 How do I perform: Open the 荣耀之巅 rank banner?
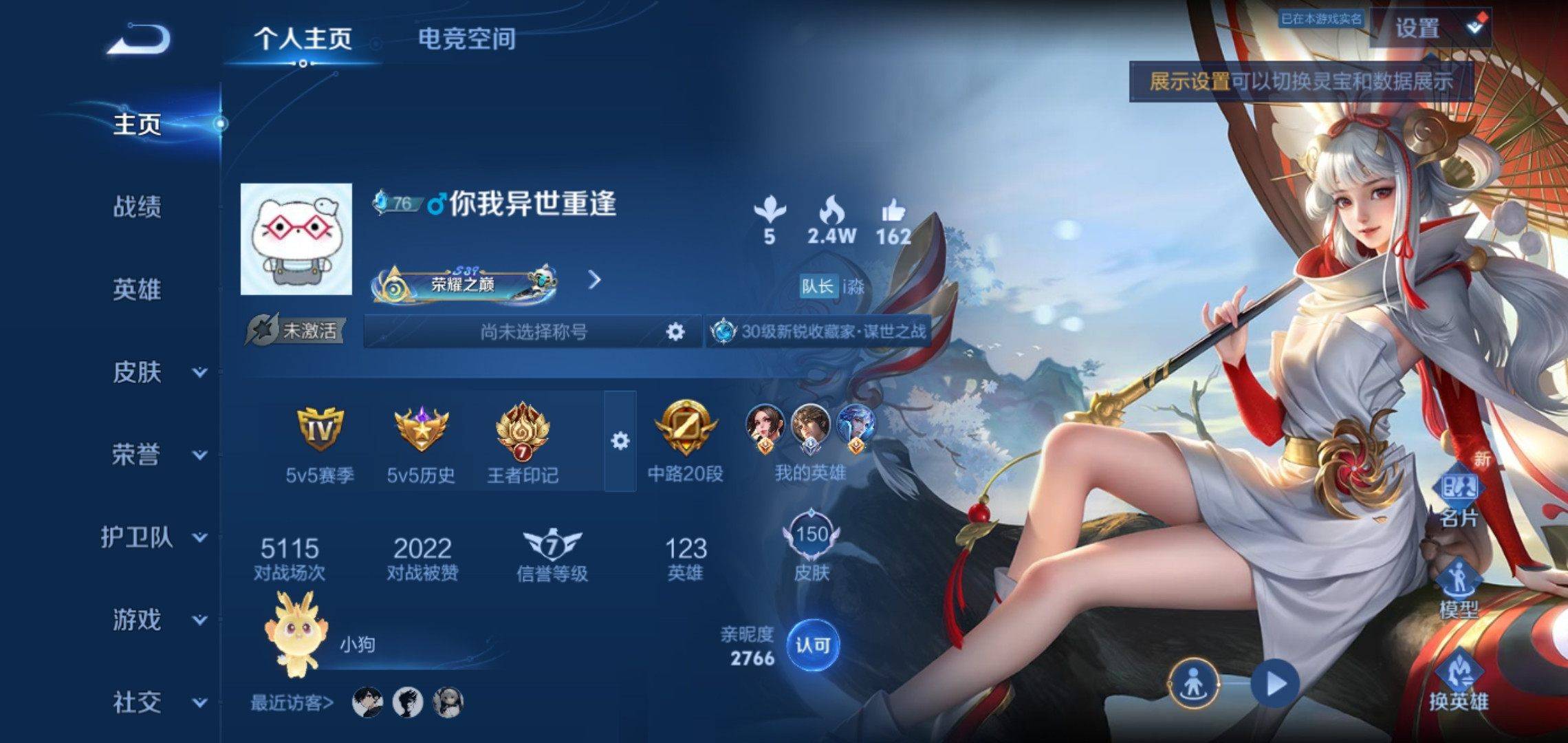[x=464, y=283]
